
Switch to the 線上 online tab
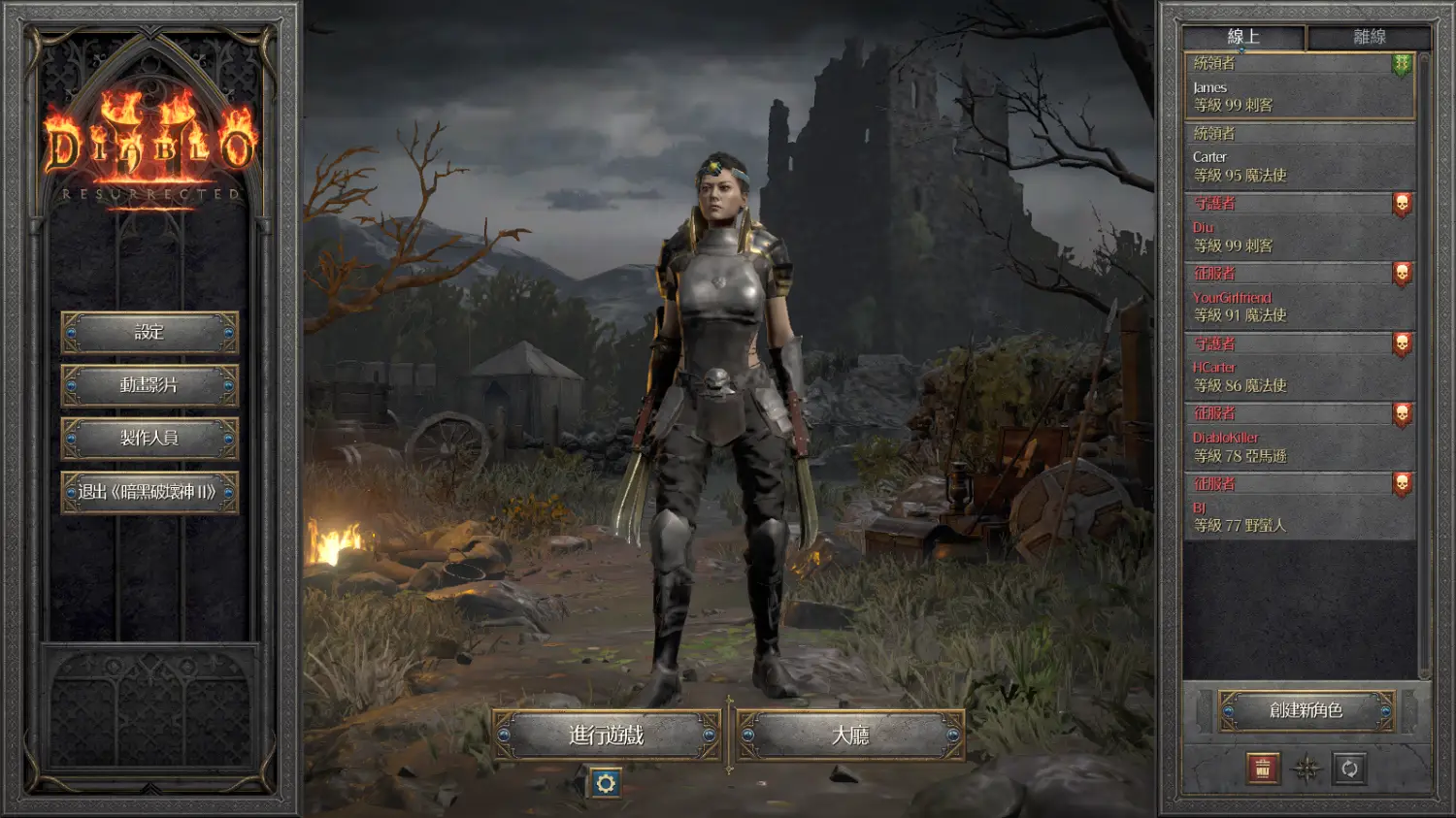(x=1243, y=38)
